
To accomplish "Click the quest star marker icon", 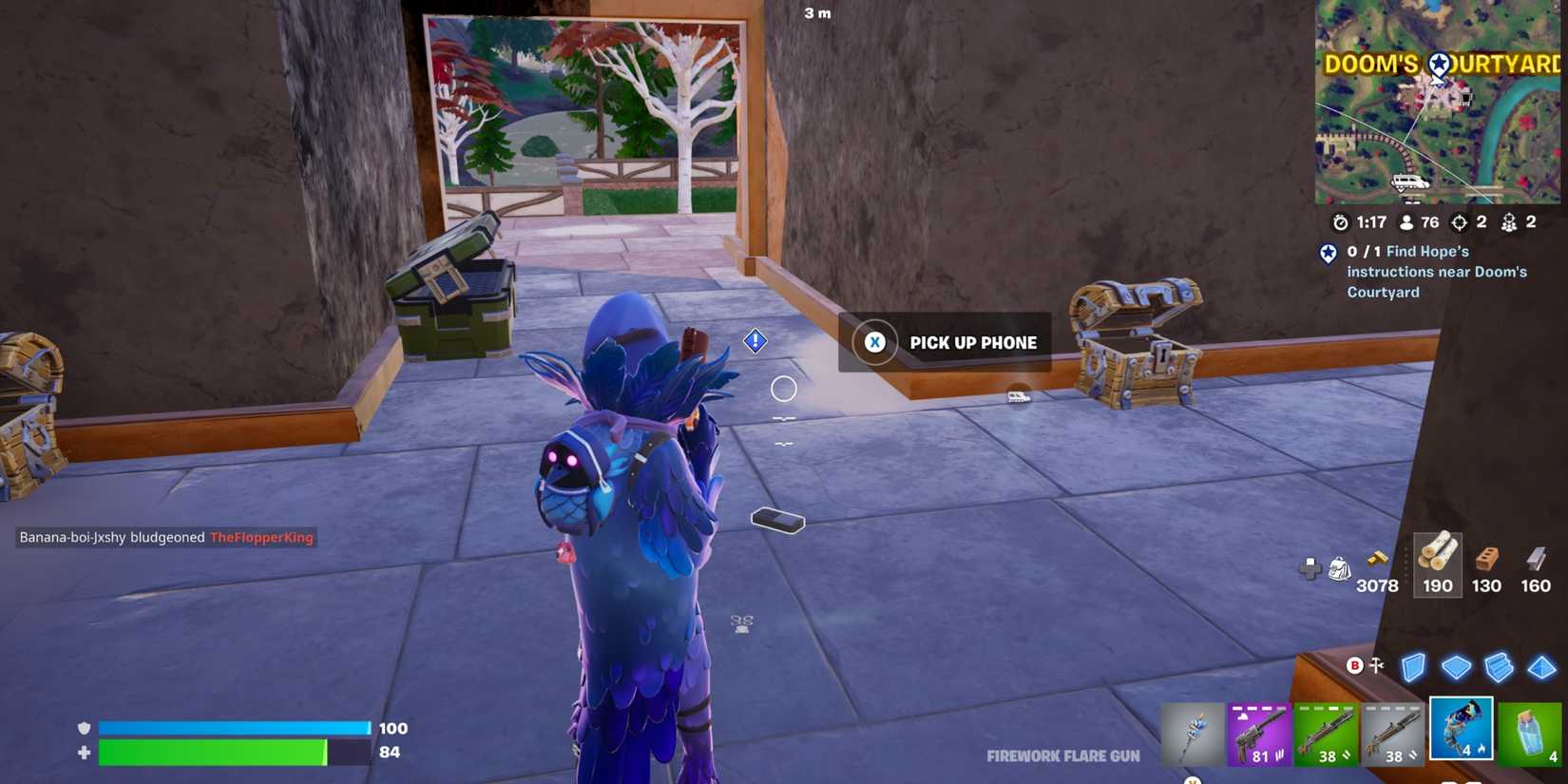I will [x=1327, y=254].
